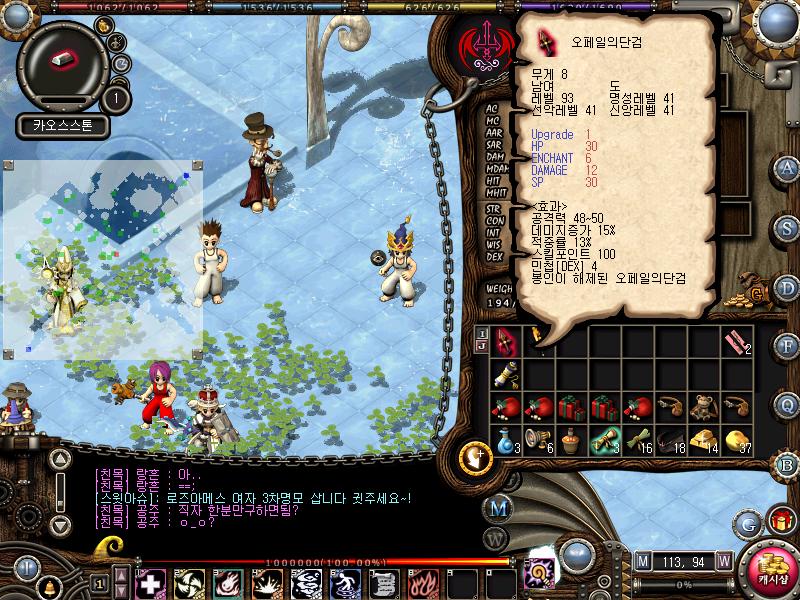
Task: Select the pink ticket item stack
Action: point(737,341)
